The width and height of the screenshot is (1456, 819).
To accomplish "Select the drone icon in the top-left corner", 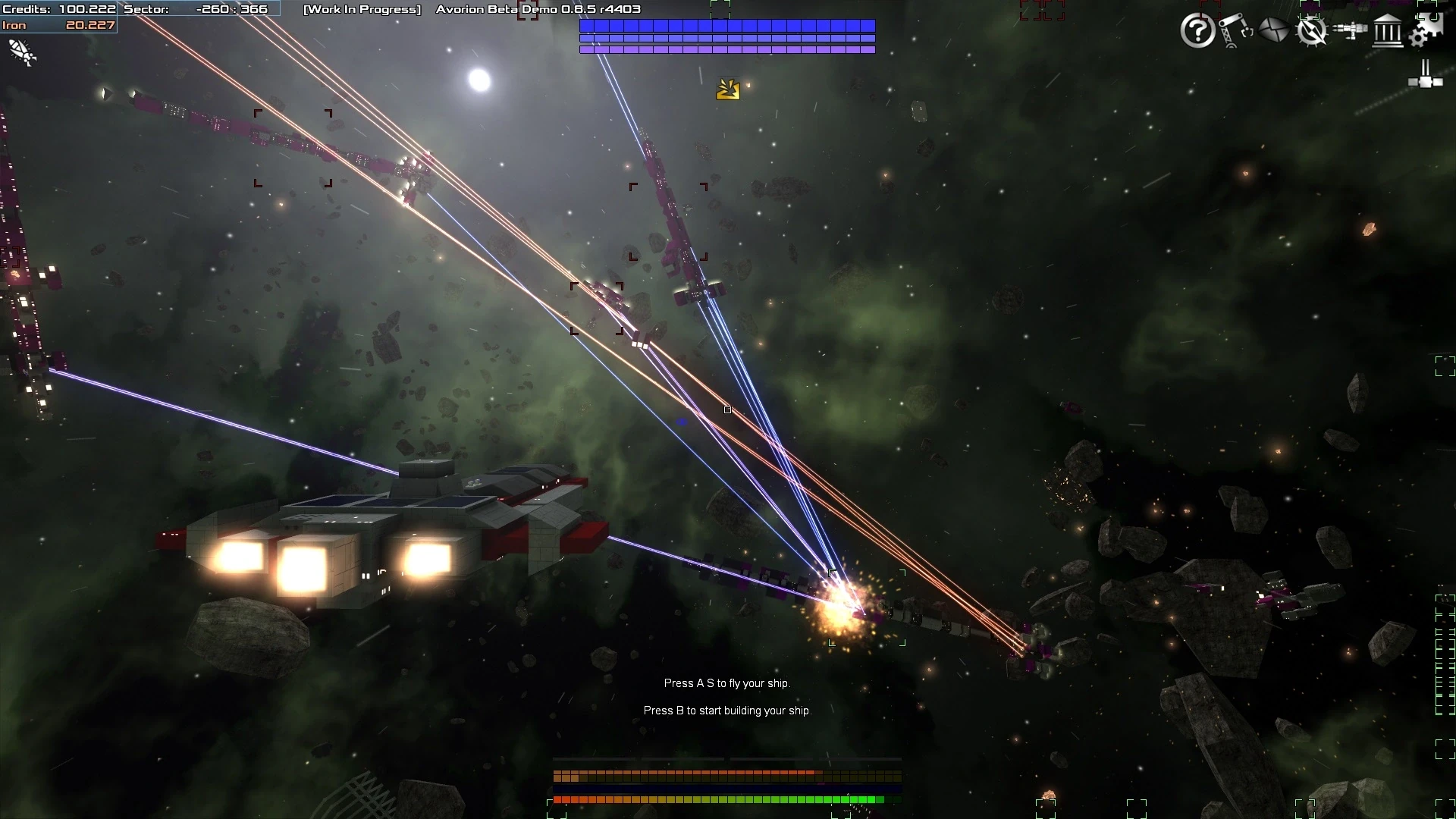I will pos(21,53).
